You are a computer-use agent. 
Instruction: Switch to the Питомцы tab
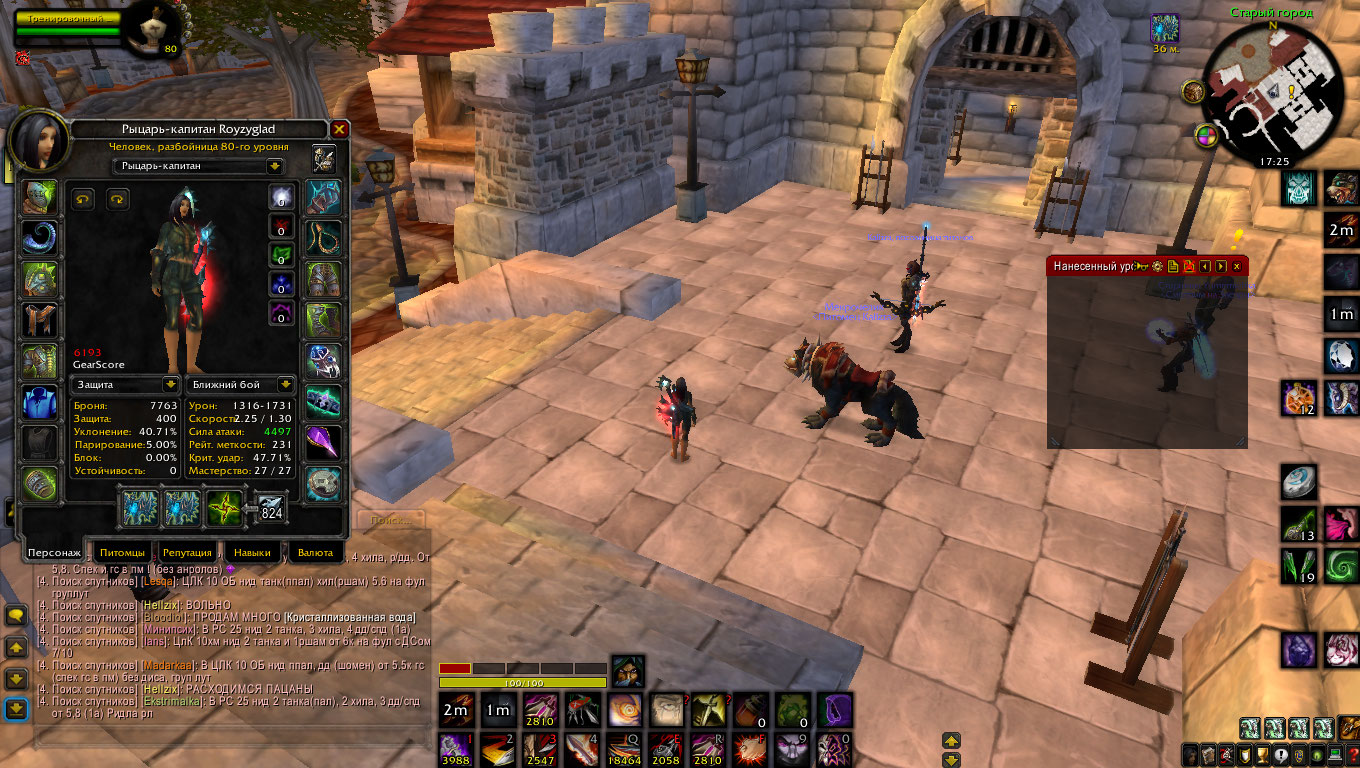coord(126,552)
